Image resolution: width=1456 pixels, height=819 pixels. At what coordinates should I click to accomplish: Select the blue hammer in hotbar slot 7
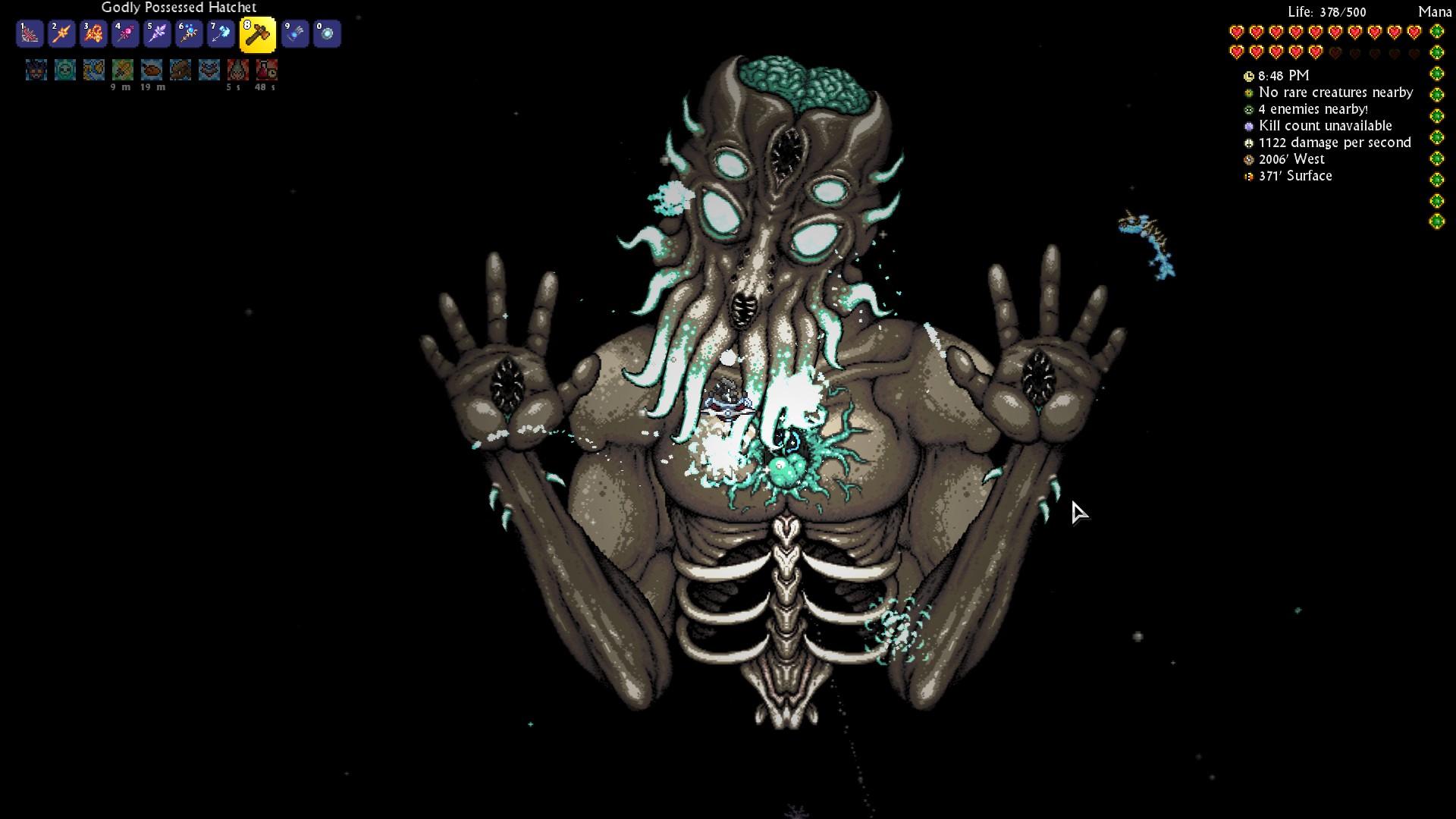click(x=221, y=33)
